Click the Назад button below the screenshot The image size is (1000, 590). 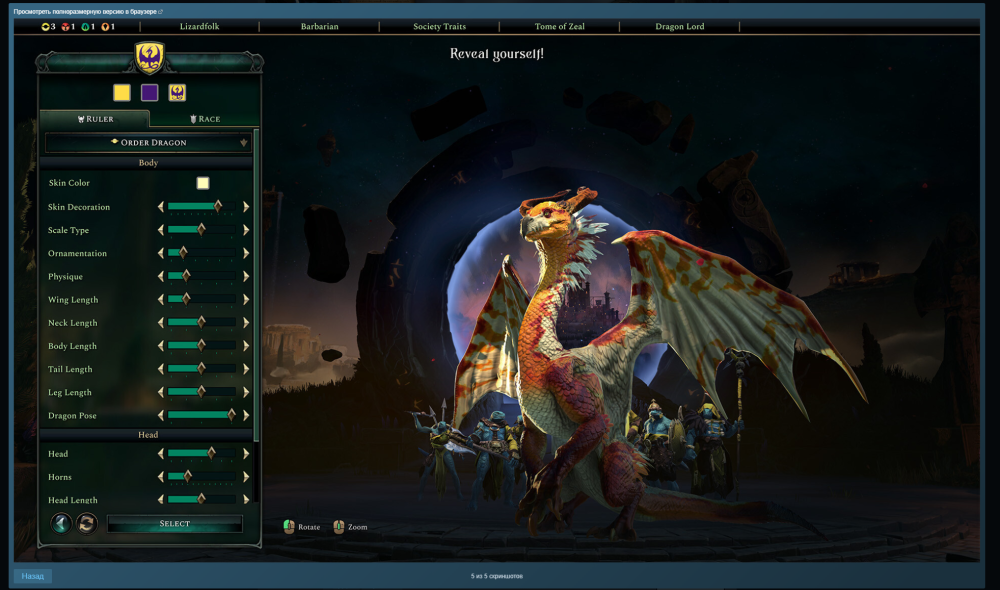(33, 576)
